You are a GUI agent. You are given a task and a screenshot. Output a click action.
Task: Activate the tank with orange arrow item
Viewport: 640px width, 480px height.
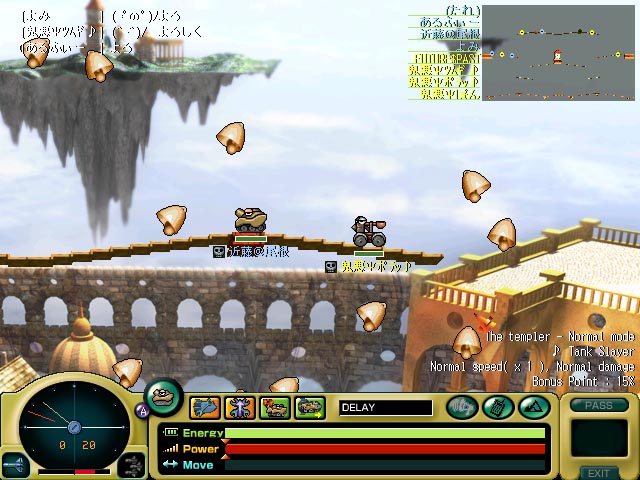[275, 407]
